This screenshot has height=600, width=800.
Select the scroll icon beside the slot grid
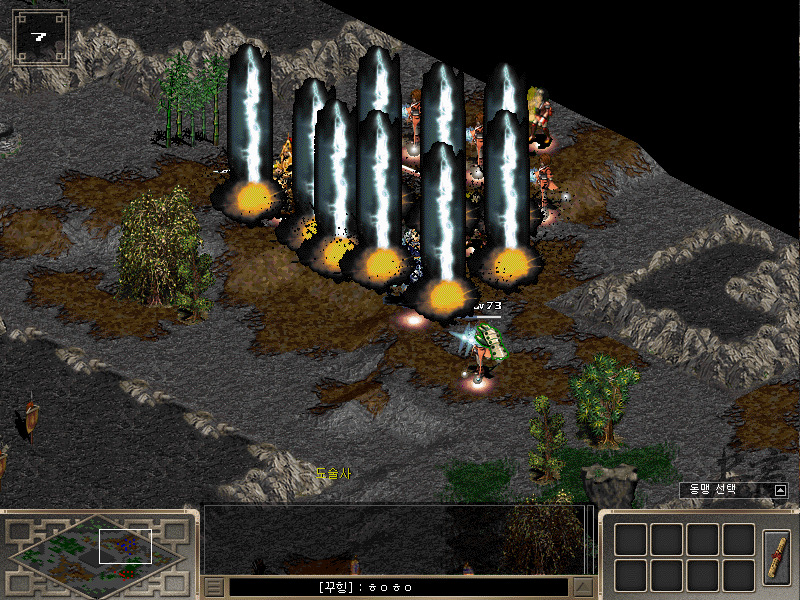click(x=776, y=556)
